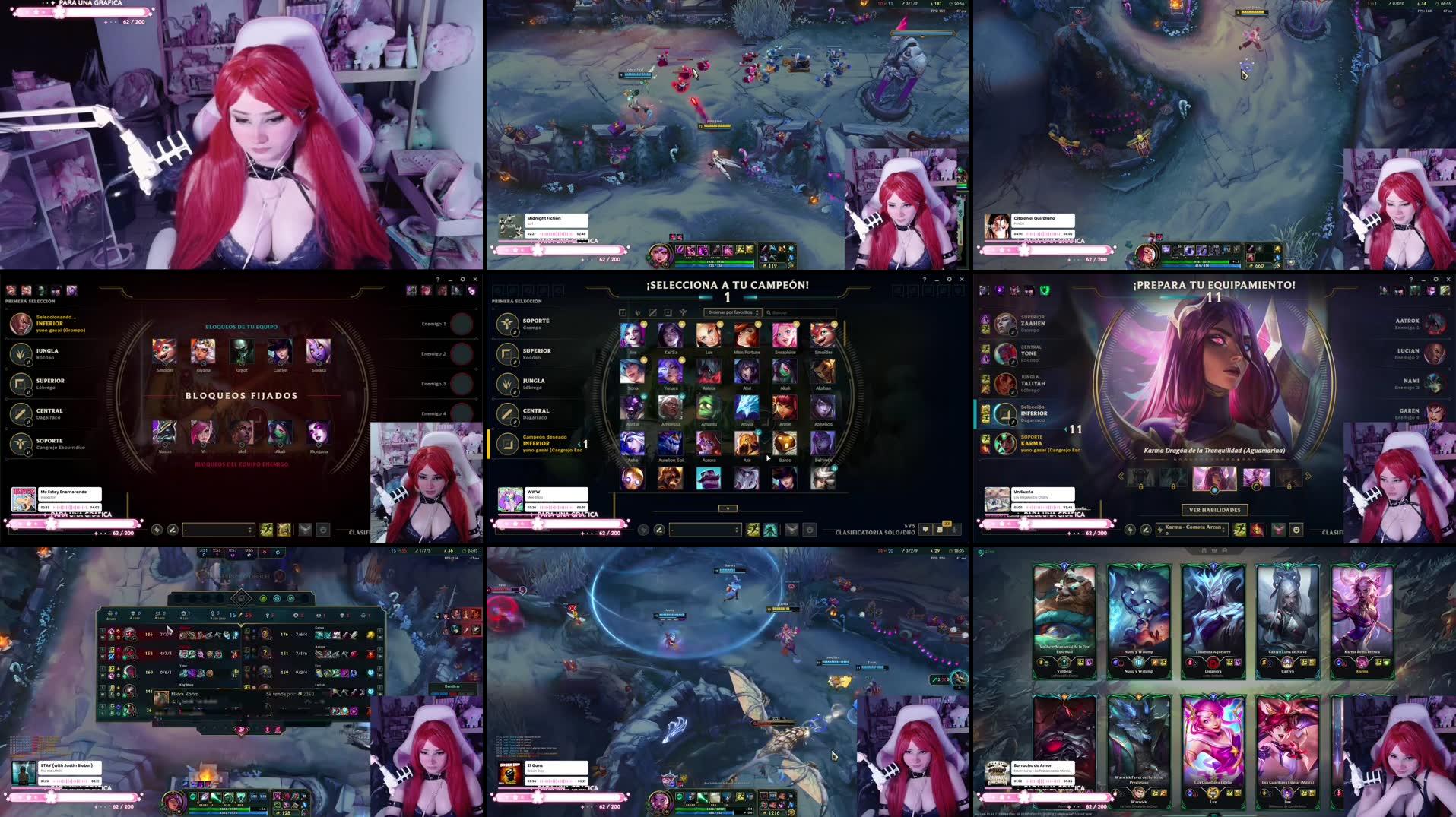The height and width of the screenshot is (817, 1456).
Task: Click the search magnifier icon in champion select
Action: pyautogui.click(x=770, y=312)
